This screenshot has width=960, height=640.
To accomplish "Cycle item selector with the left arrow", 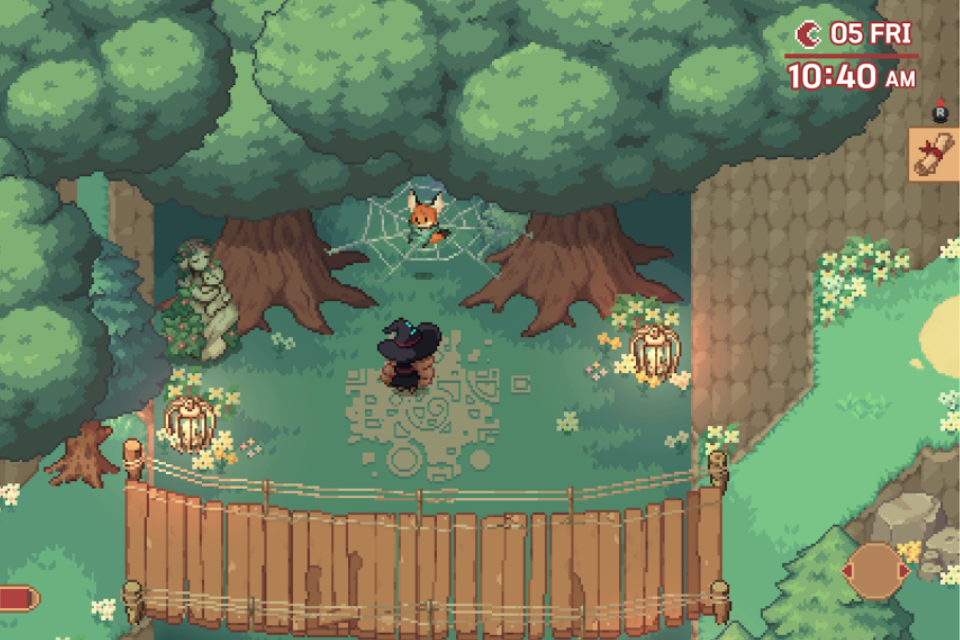I will (x=847, y=571).
